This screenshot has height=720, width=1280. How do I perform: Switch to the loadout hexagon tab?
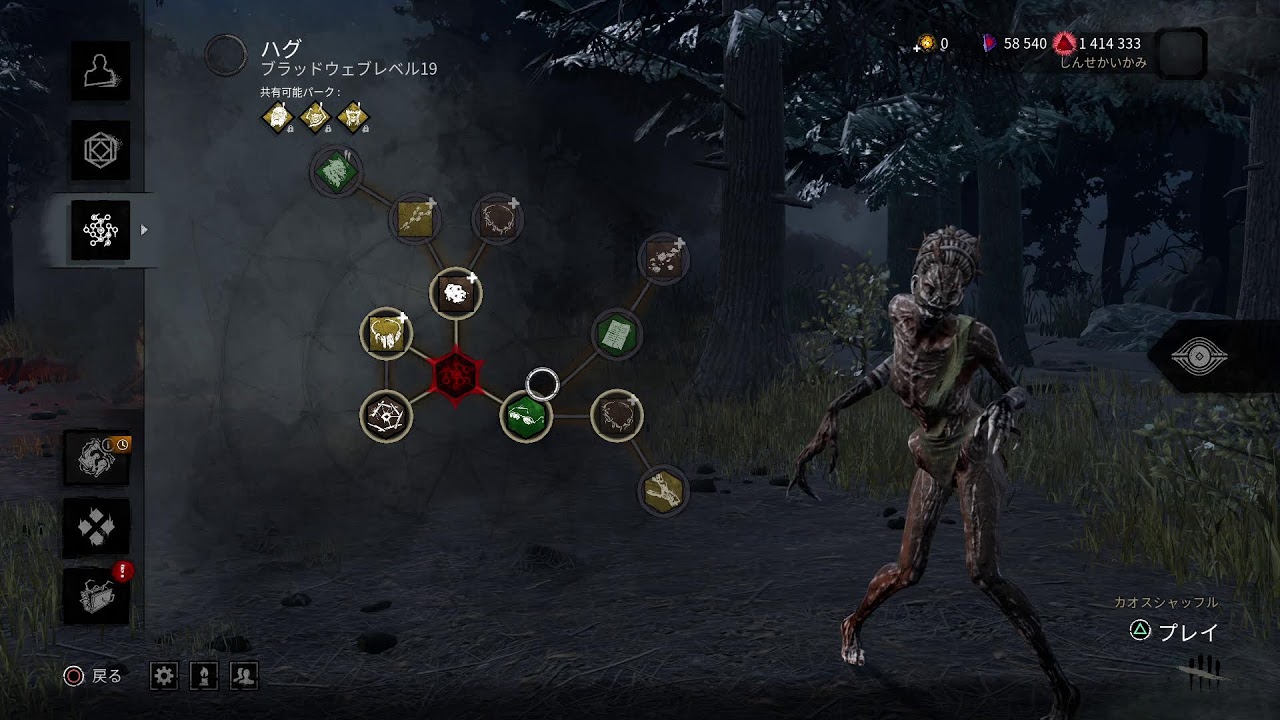[x=100, y=151]
